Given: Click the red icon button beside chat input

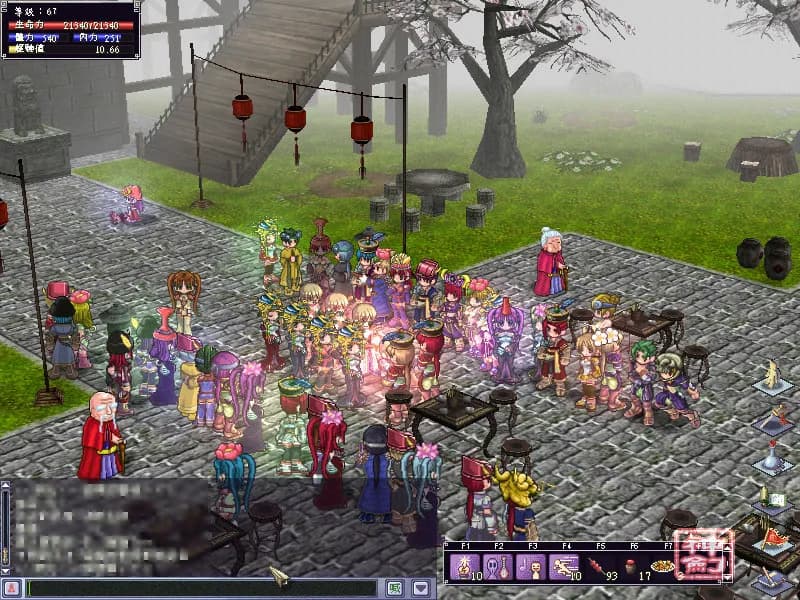Looking at the screenshot, I should tap(12, 588).
